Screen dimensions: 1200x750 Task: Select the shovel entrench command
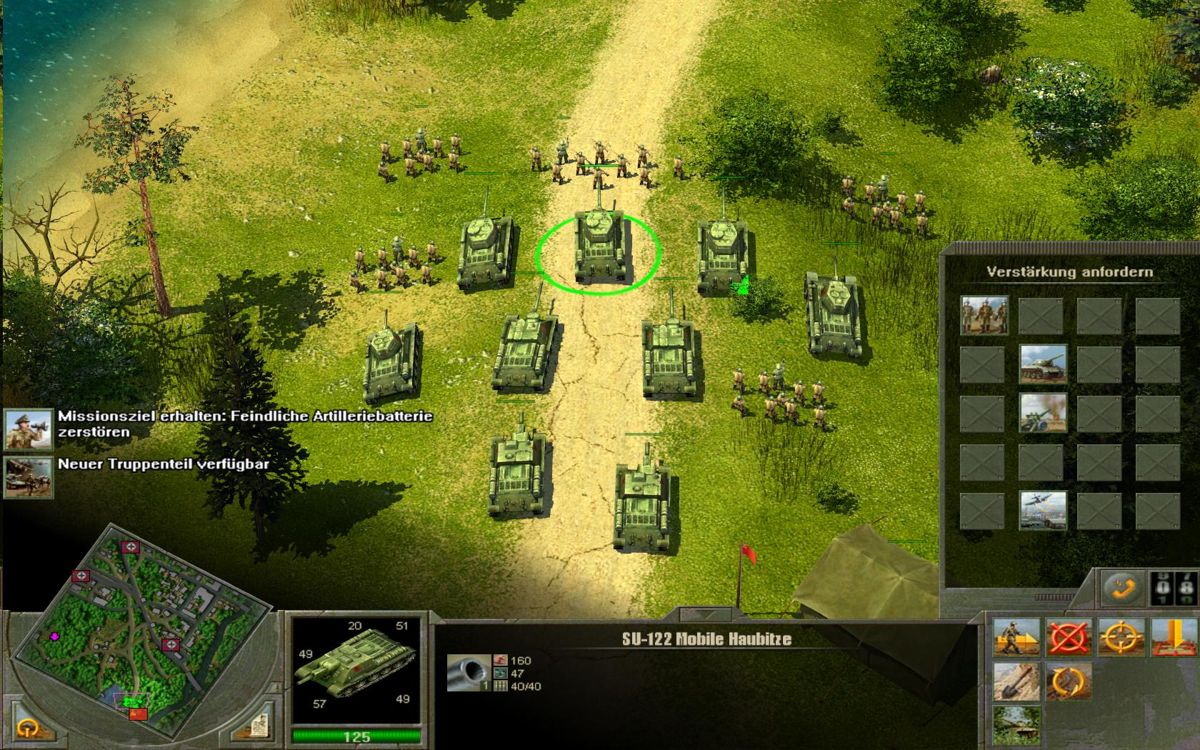tap(1016, 682)
